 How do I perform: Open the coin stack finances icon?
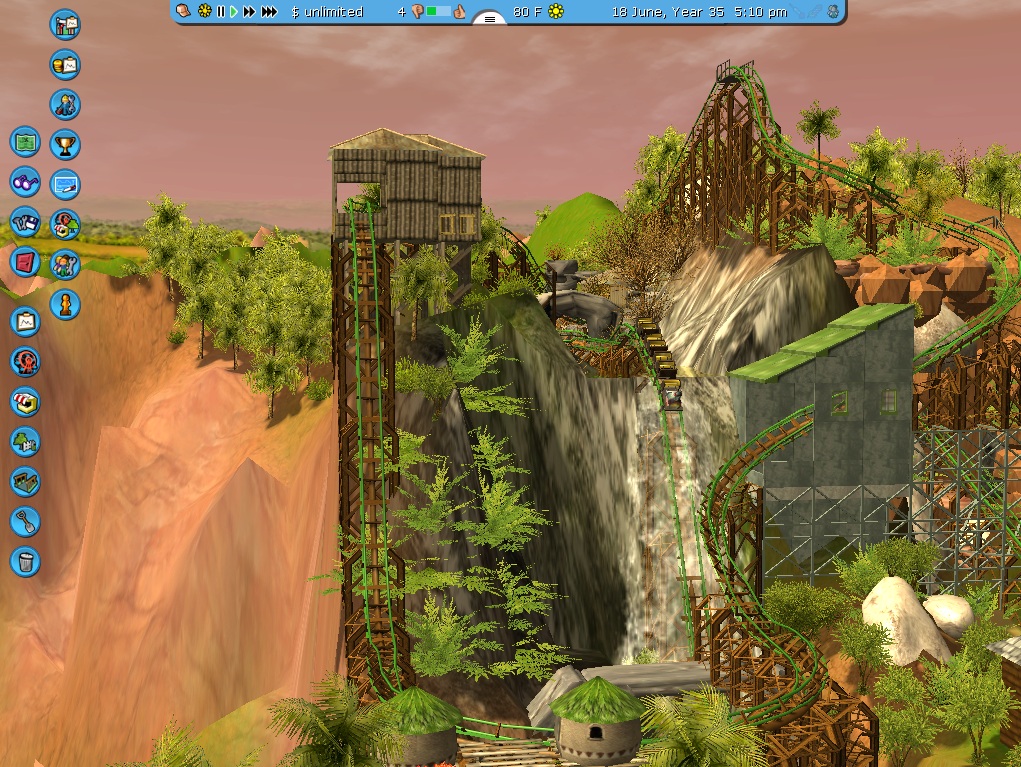click(x=65, y=65)
